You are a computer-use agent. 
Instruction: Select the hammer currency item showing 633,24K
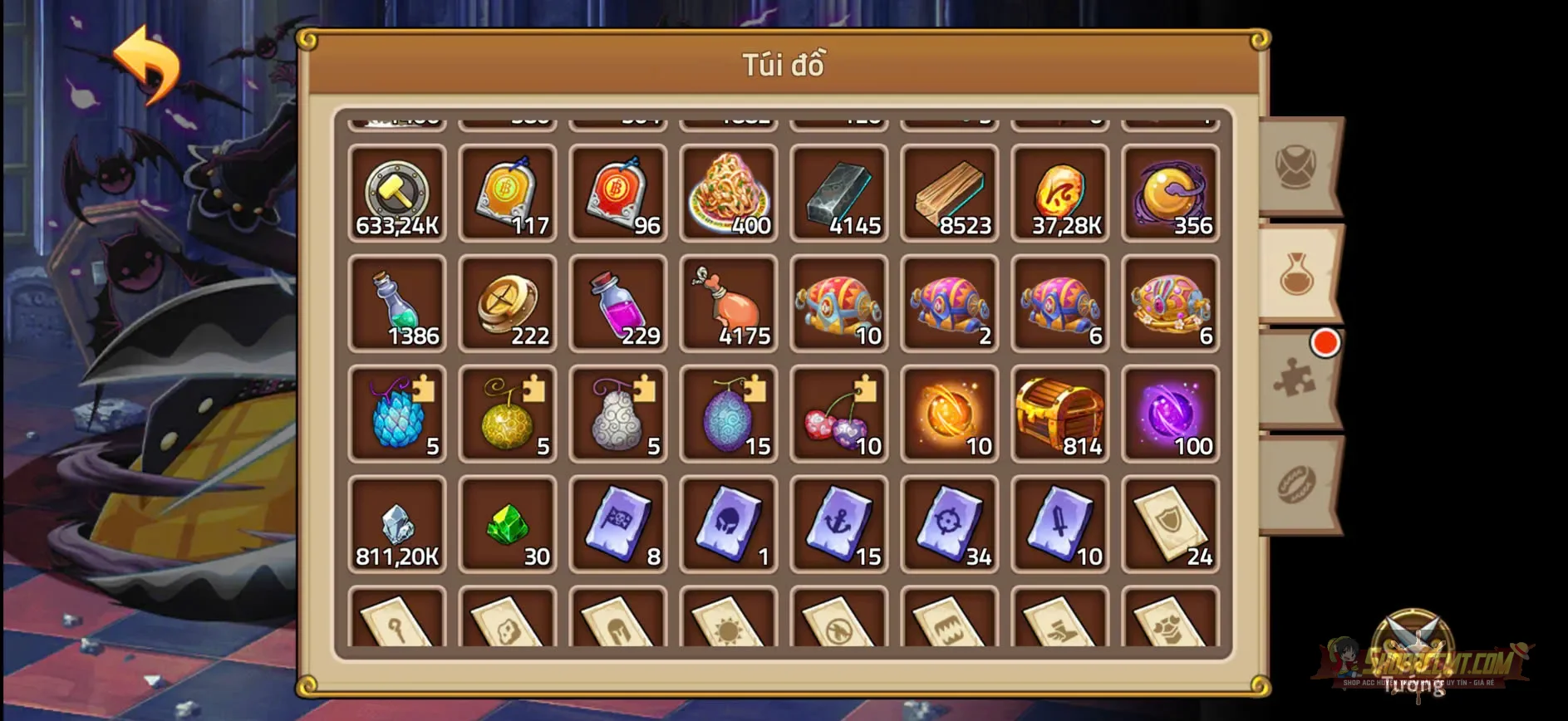click(x=397, y=193)
